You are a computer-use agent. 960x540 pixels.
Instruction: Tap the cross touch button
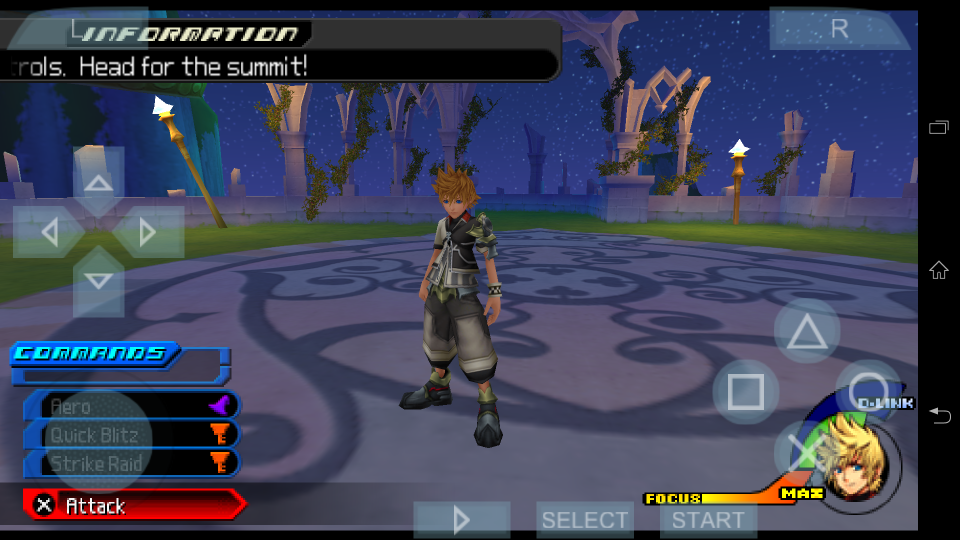pos(806,451)
